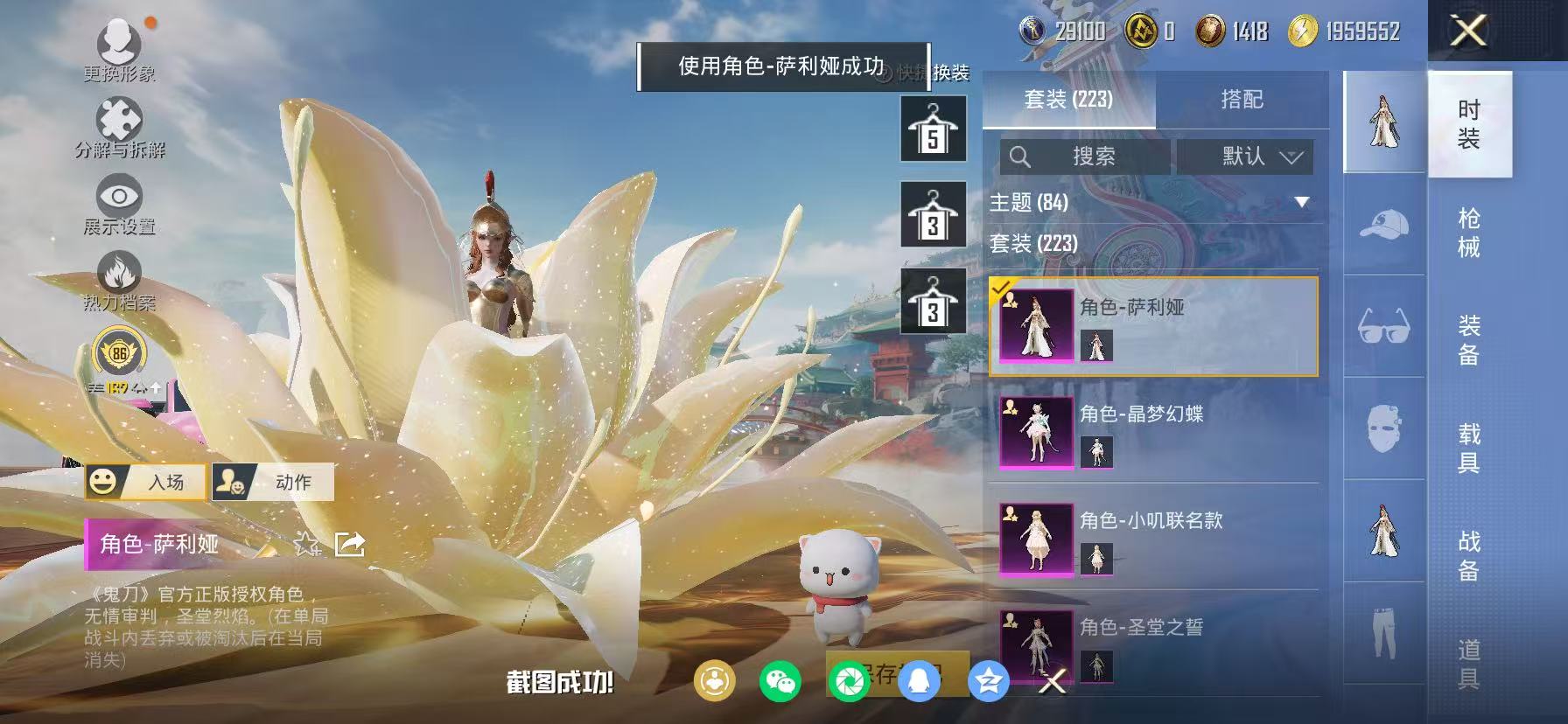Select the headwear cap category icon
1568x724 pixels.
point(1382,226)
